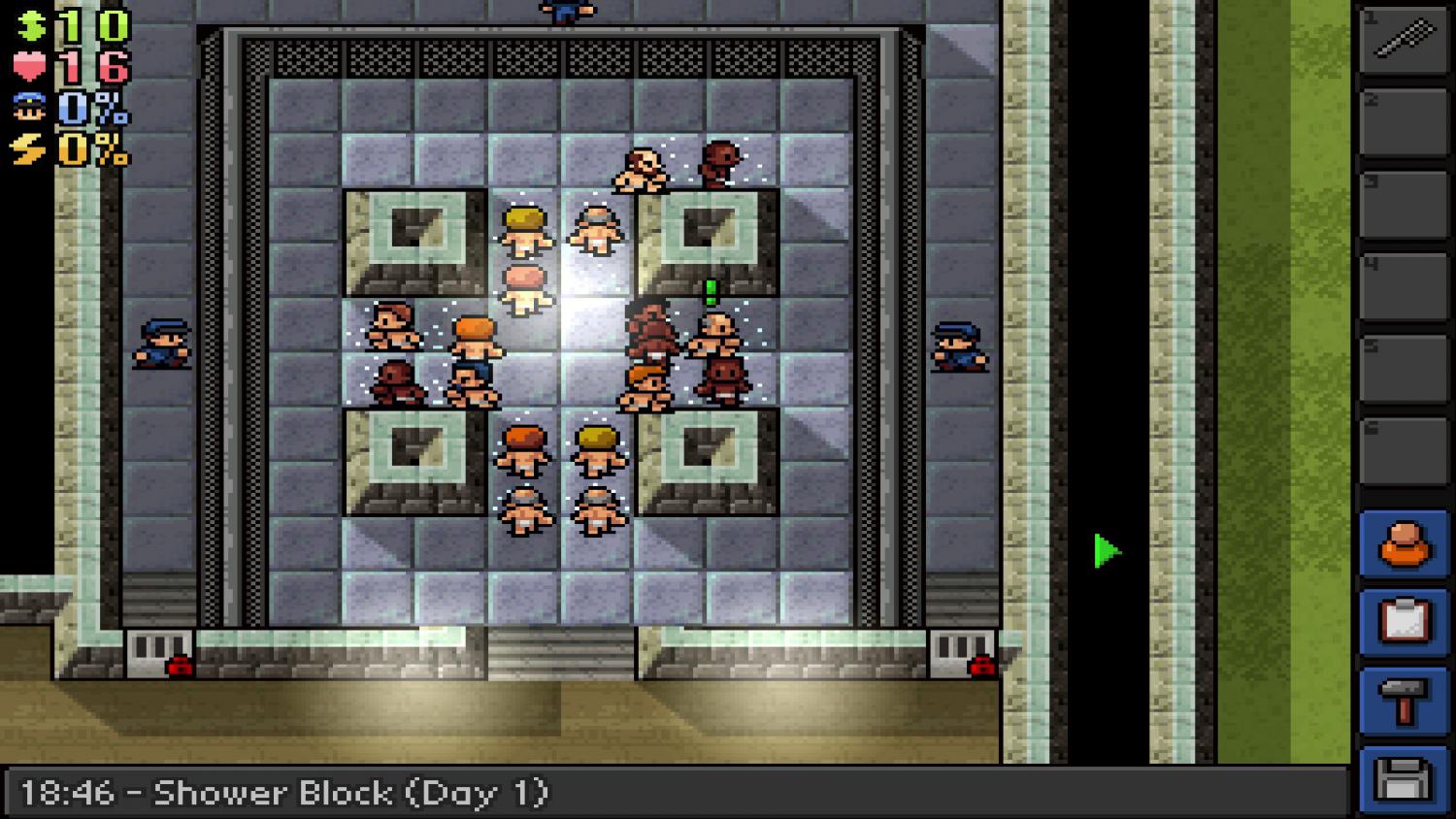This screenshot has height=819, width=1456.
Task: Click the green arrow exit indicator
Action: 1104,551
